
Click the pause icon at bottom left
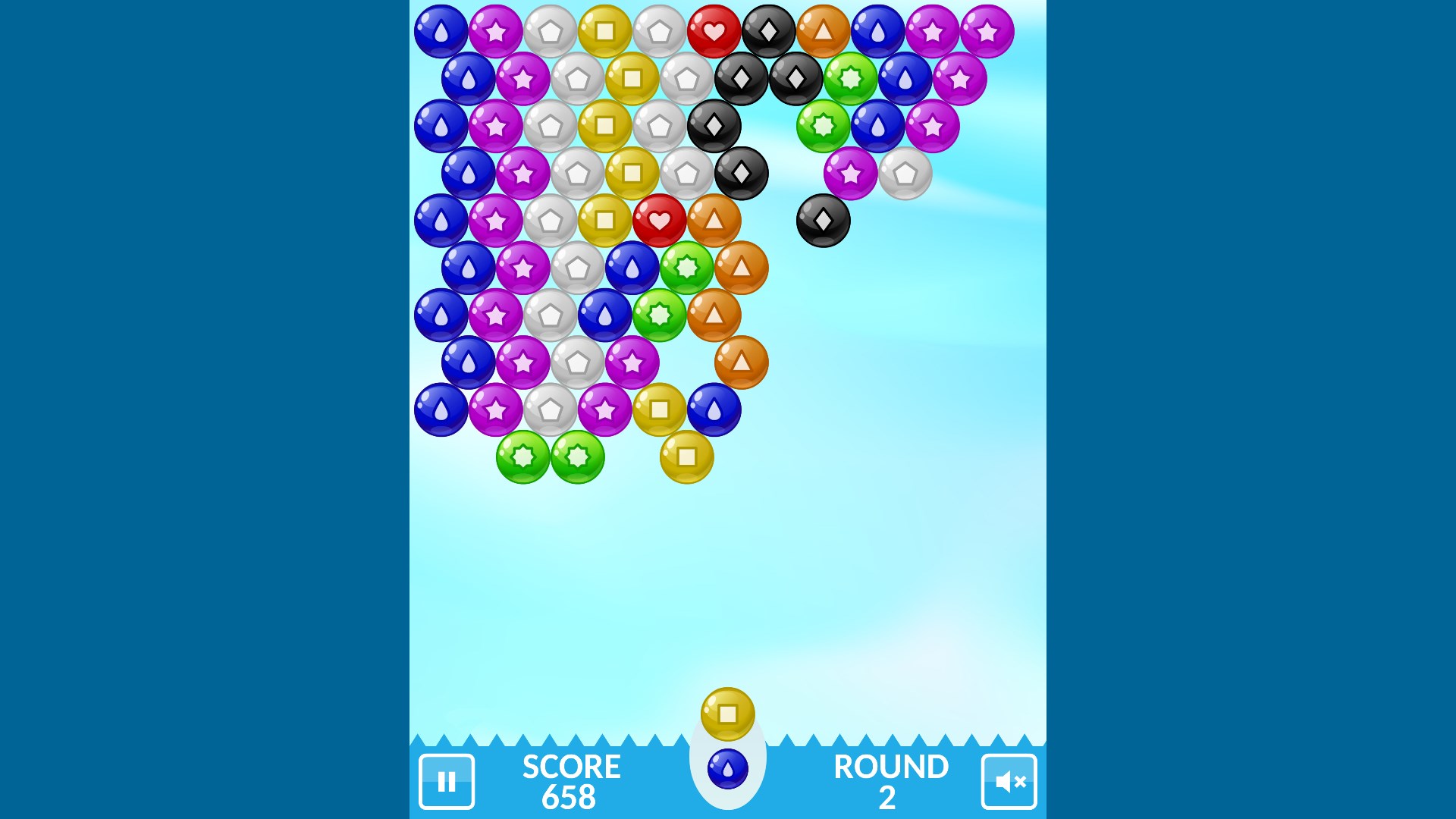click(x=447, y=781)
